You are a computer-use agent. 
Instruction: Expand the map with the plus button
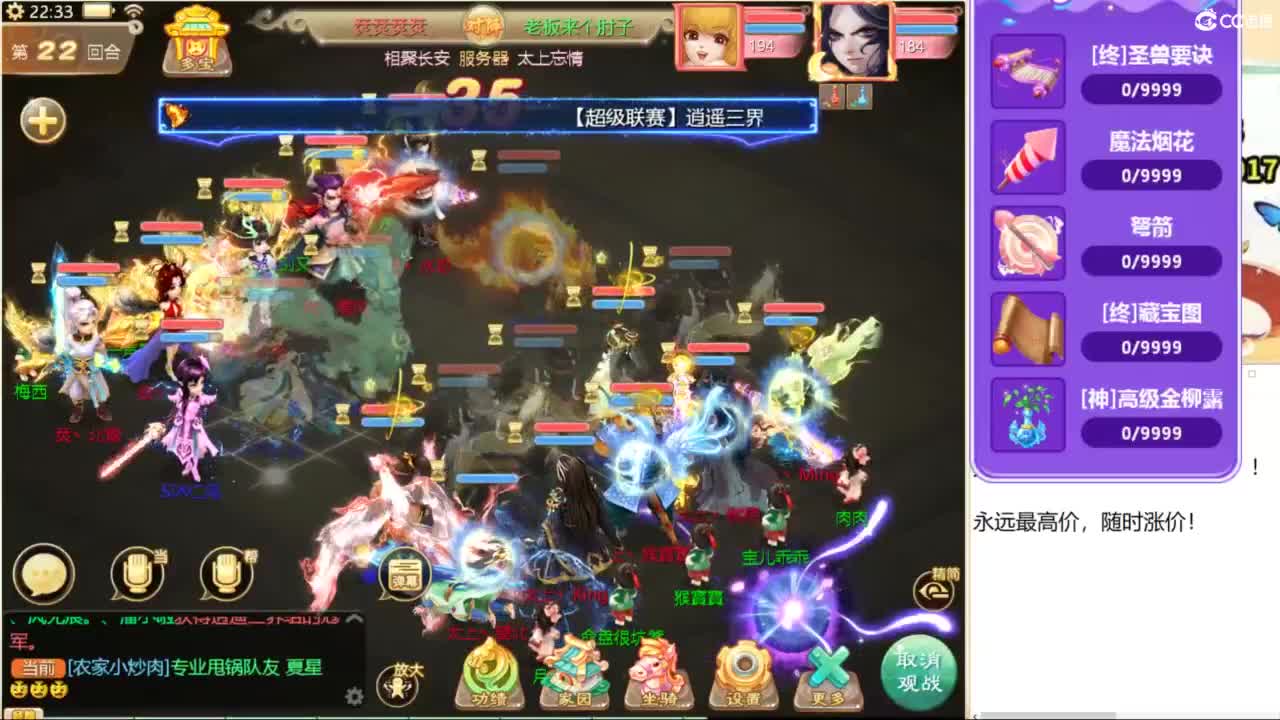[40, 117]
